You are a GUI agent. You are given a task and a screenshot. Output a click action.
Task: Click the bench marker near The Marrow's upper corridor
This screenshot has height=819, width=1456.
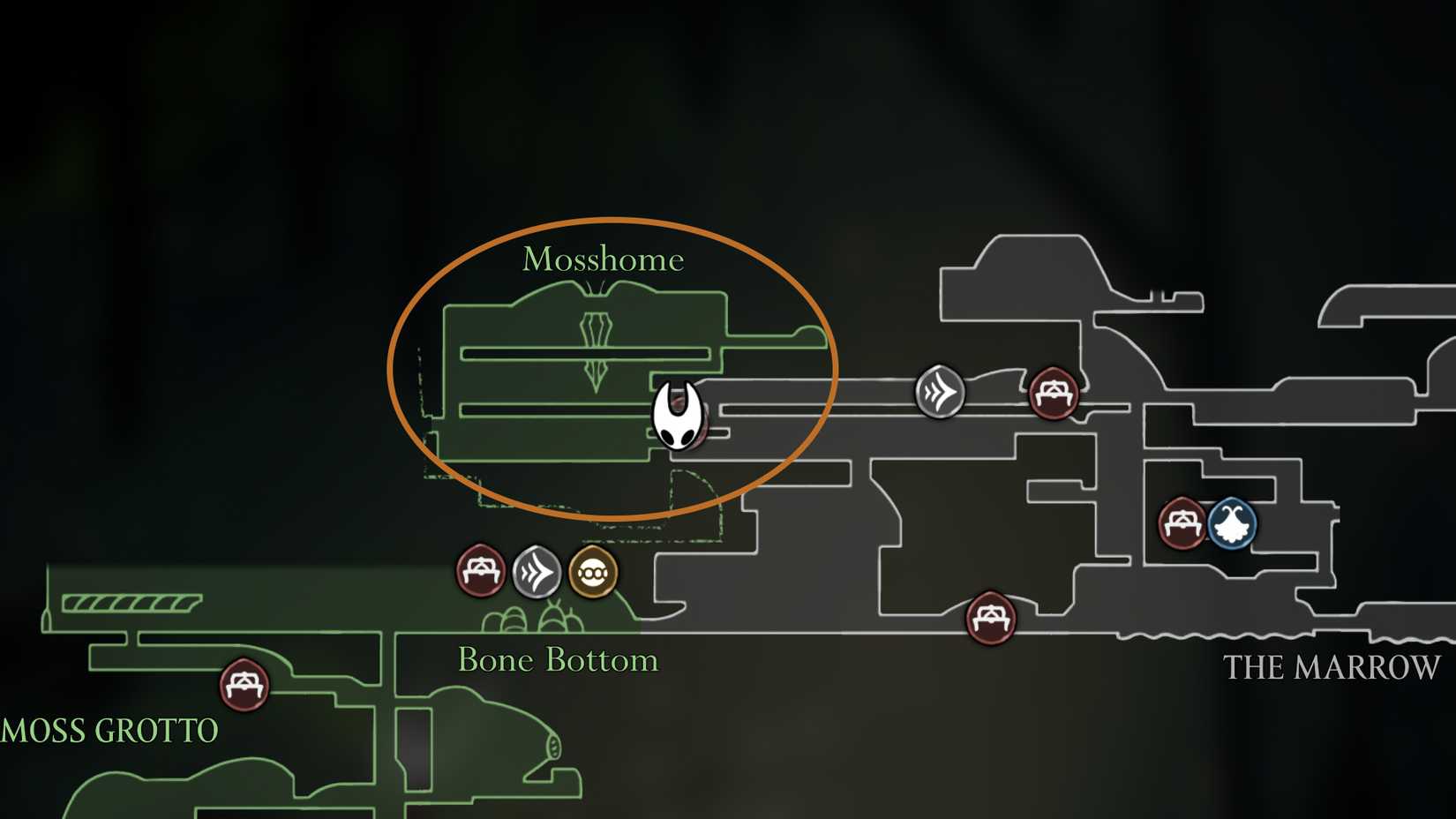pos(1054,394)
